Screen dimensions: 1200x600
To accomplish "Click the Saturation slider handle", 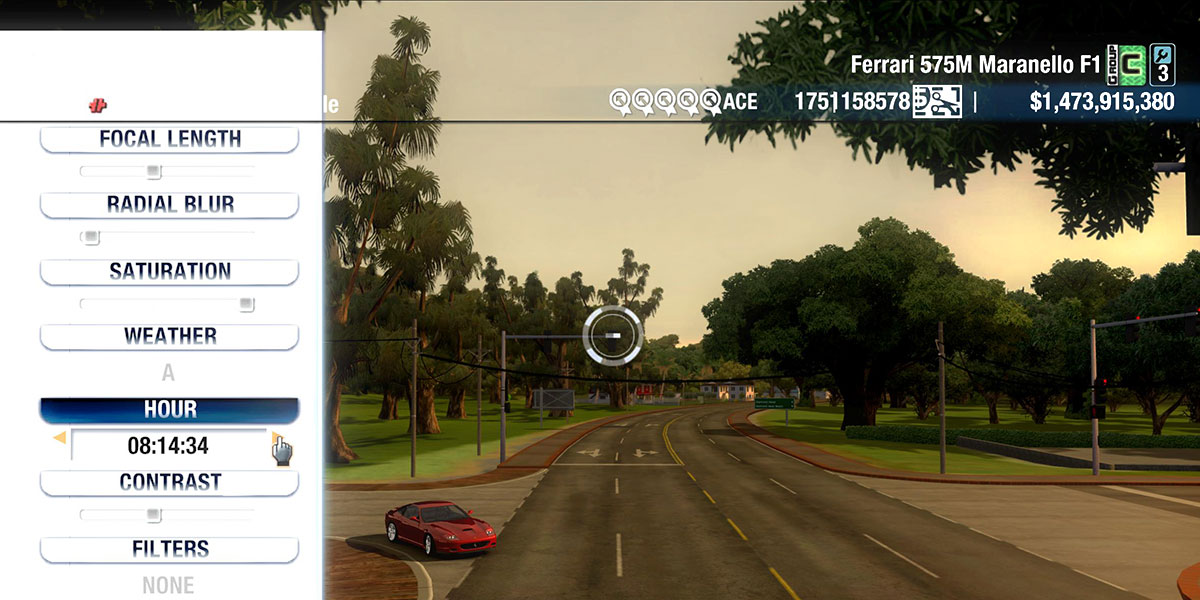I will click(246, 304).
